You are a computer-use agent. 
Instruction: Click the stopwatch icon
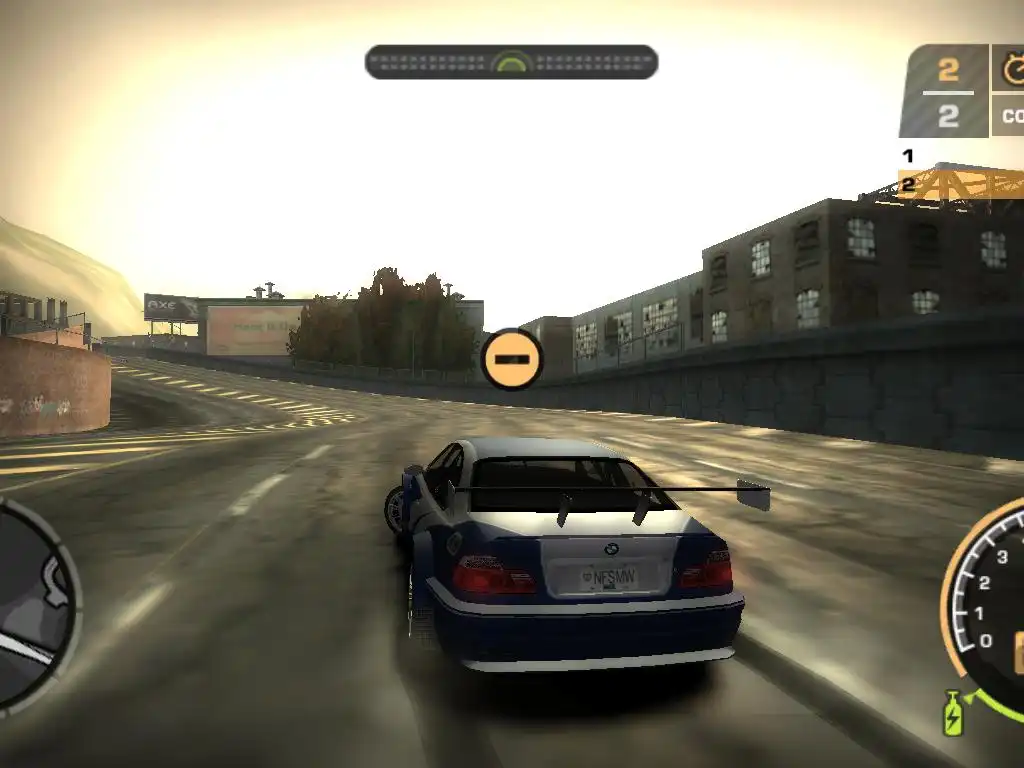[1012, 68]
